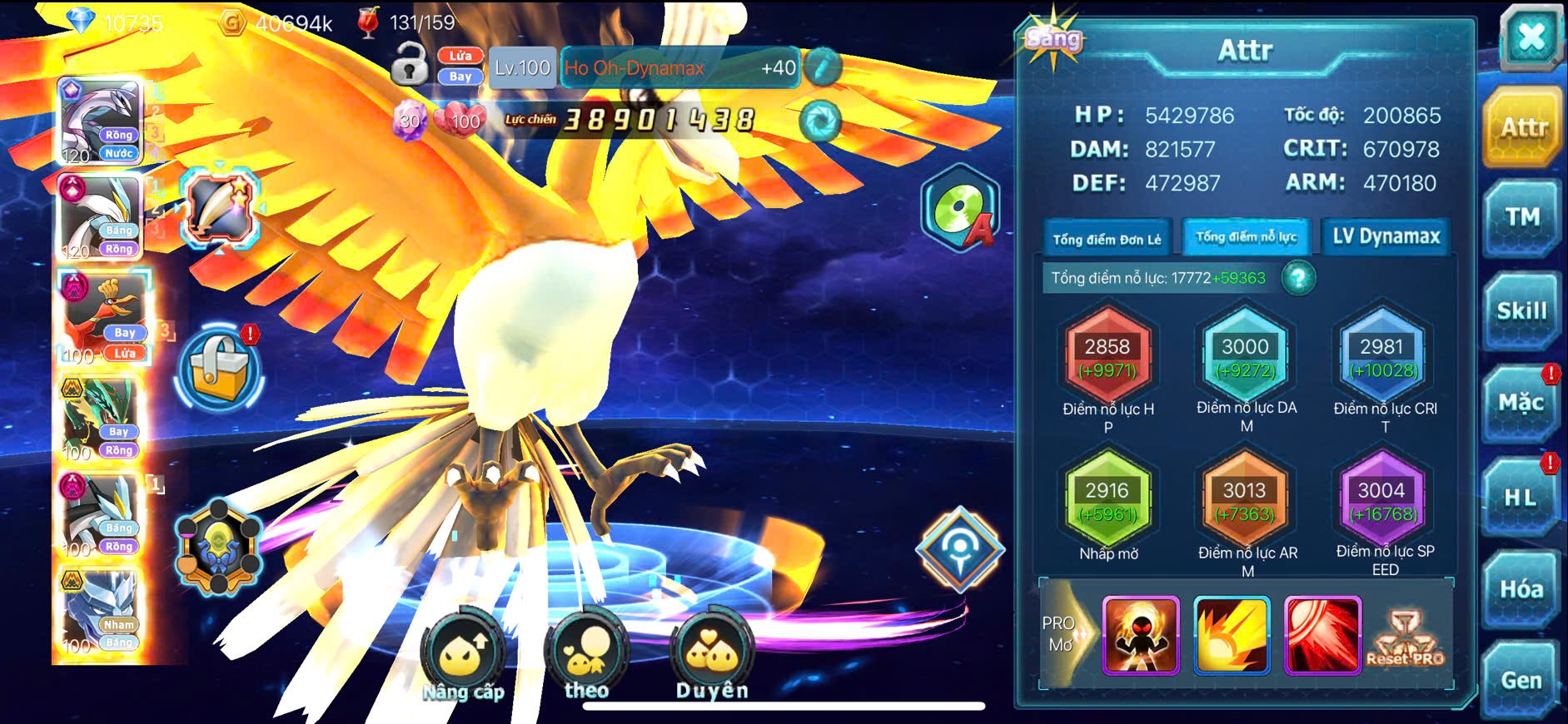Click the pencil rename icon beside Ho Oh-Dynamax

[x=823, y=67]
